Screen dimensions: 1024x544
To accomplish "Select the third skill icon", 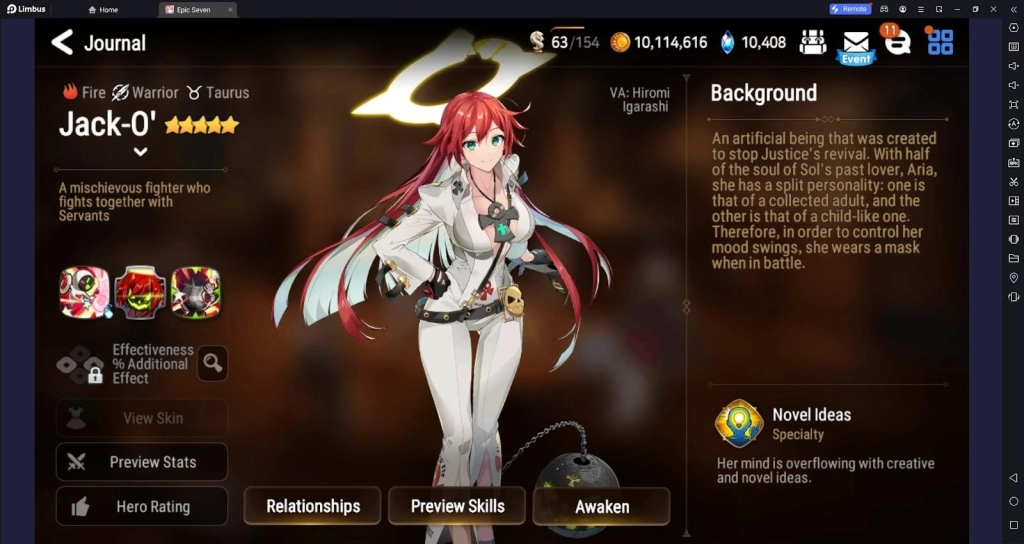I will pyautogui.click(x=195, y=292).
